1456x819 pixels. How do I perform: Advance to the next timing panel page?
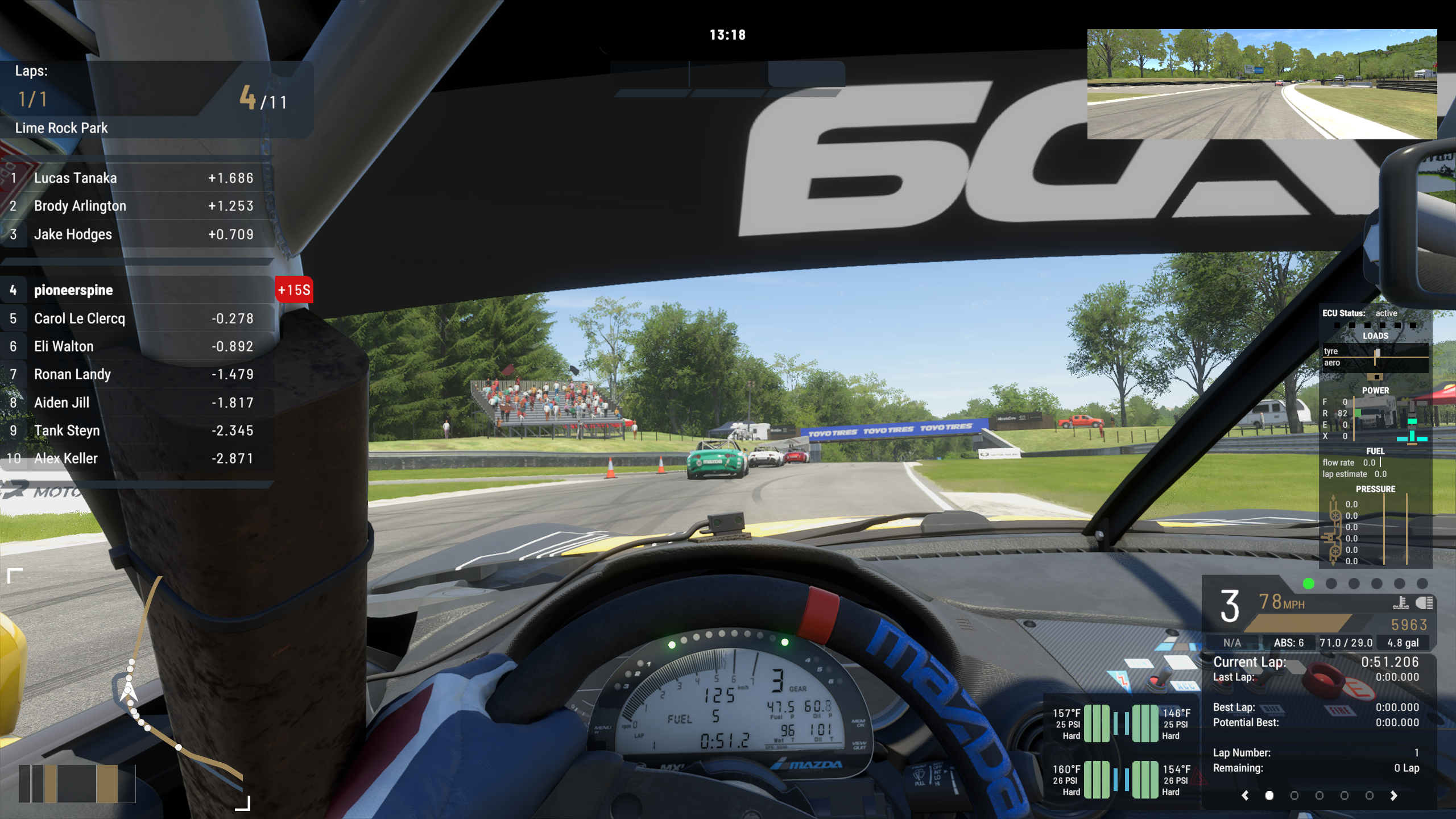point(1393,796)
